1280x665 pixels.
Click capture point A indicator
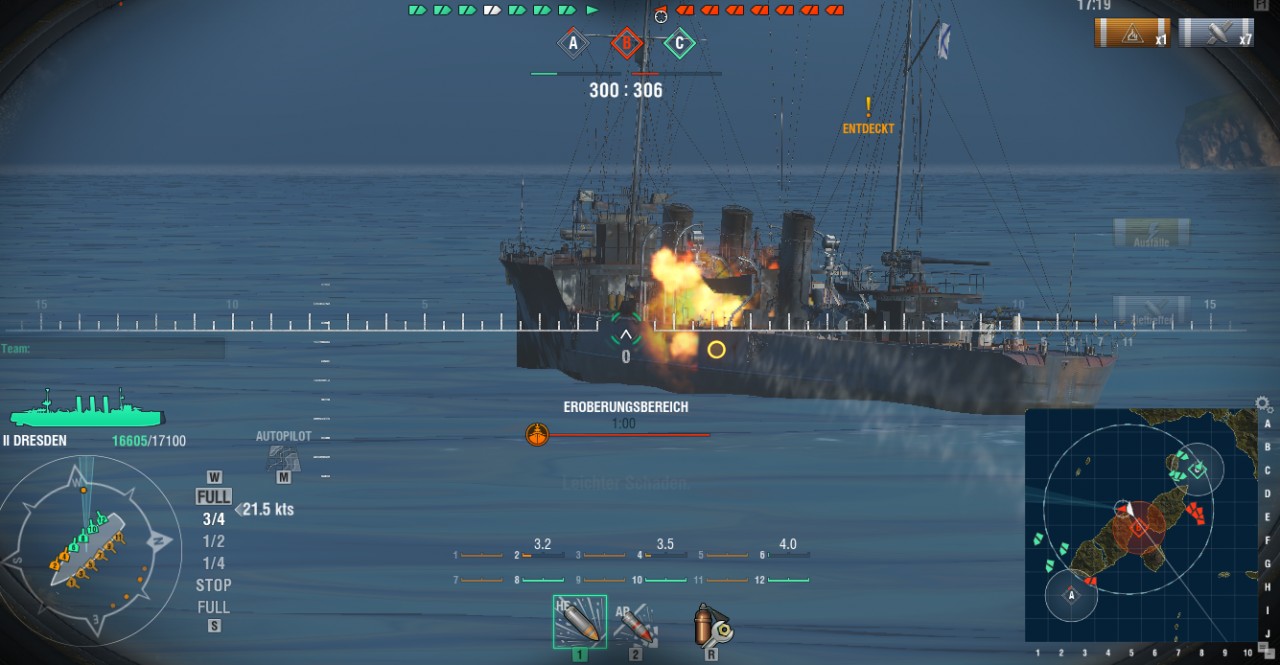[573, 43]
